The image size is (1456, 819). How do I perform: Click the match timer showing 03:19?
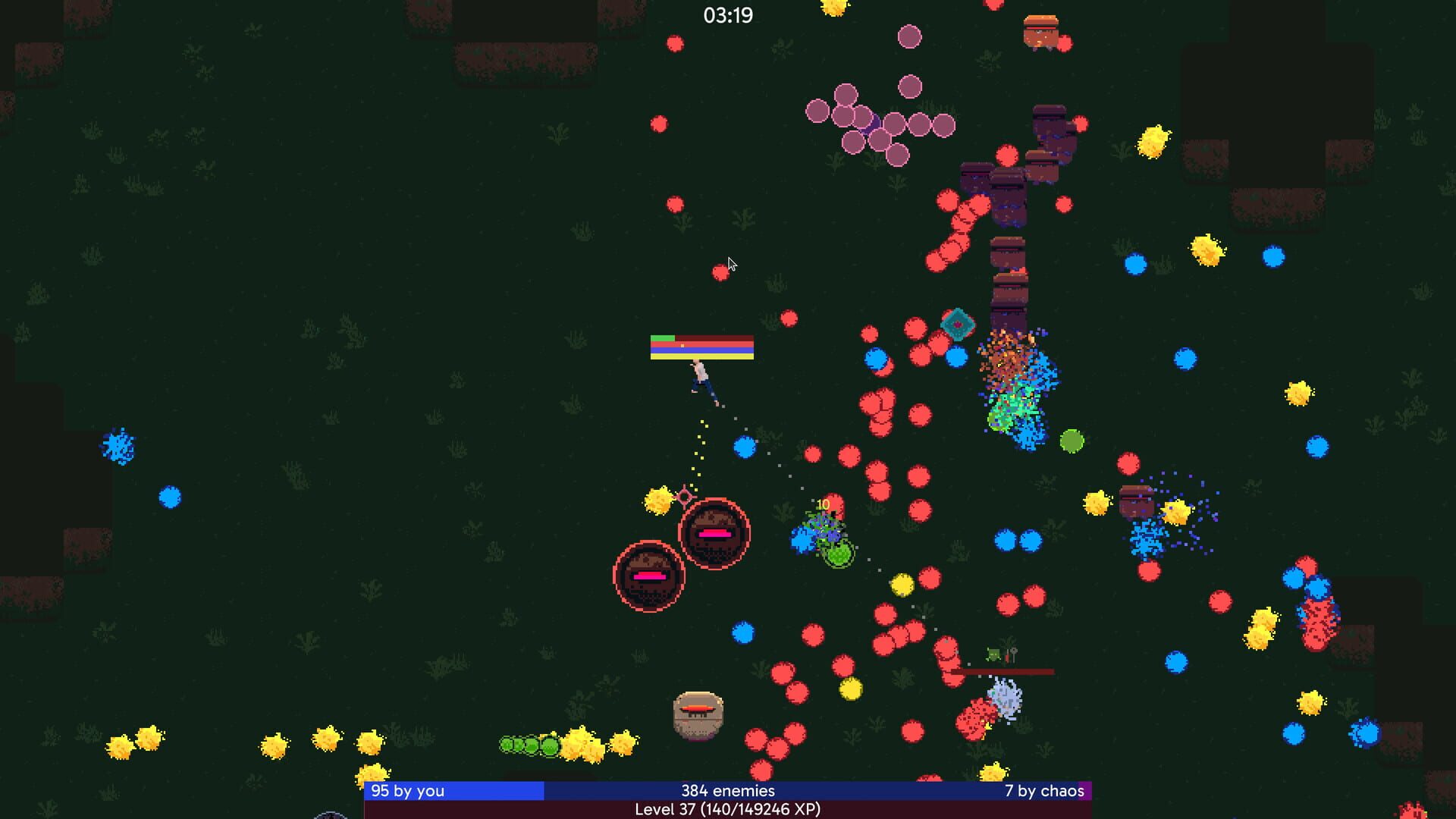pyautogui.click(x=727, y=14)
